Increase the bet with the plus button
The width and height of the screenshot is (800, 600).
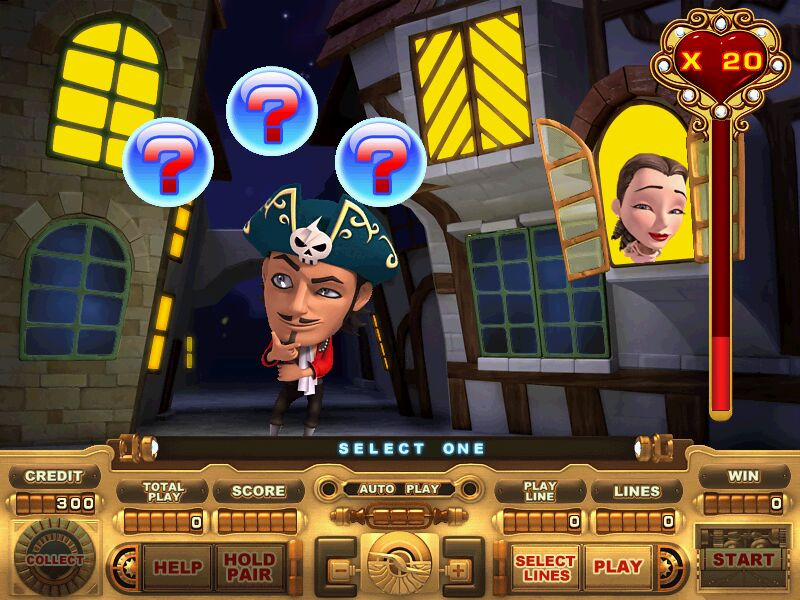click(x=460, y=569)
